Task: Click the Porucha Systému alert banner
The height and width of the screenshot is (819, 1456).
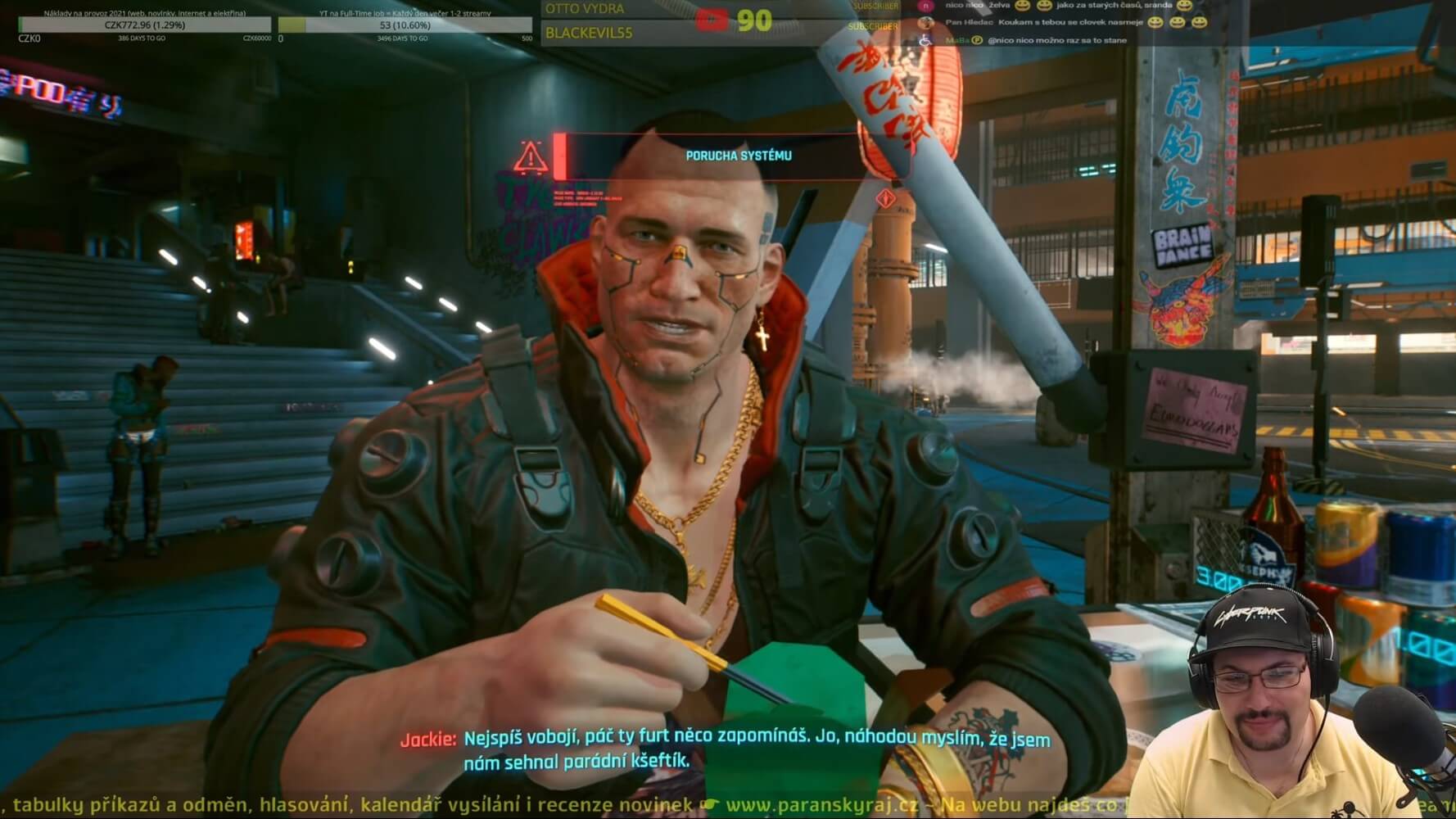Action: 738,156
